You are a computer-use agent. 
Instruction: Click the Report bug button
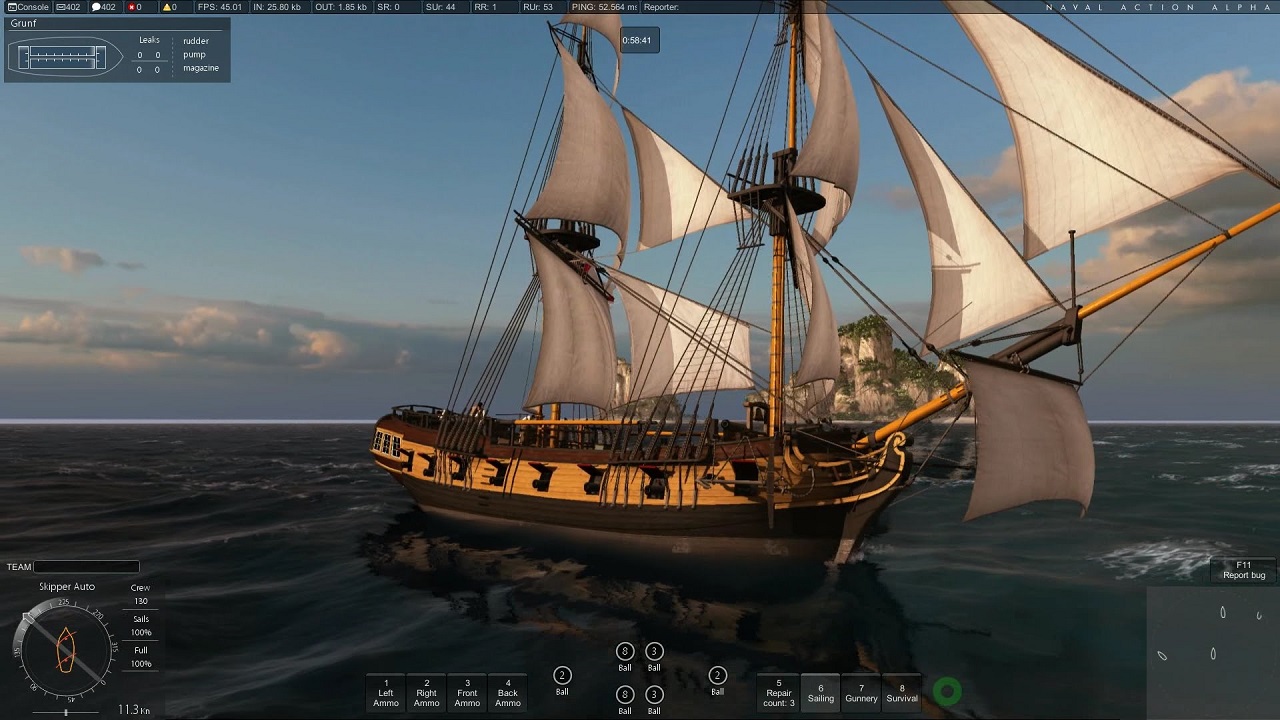pyautogui.click(x=1244, y=570)
